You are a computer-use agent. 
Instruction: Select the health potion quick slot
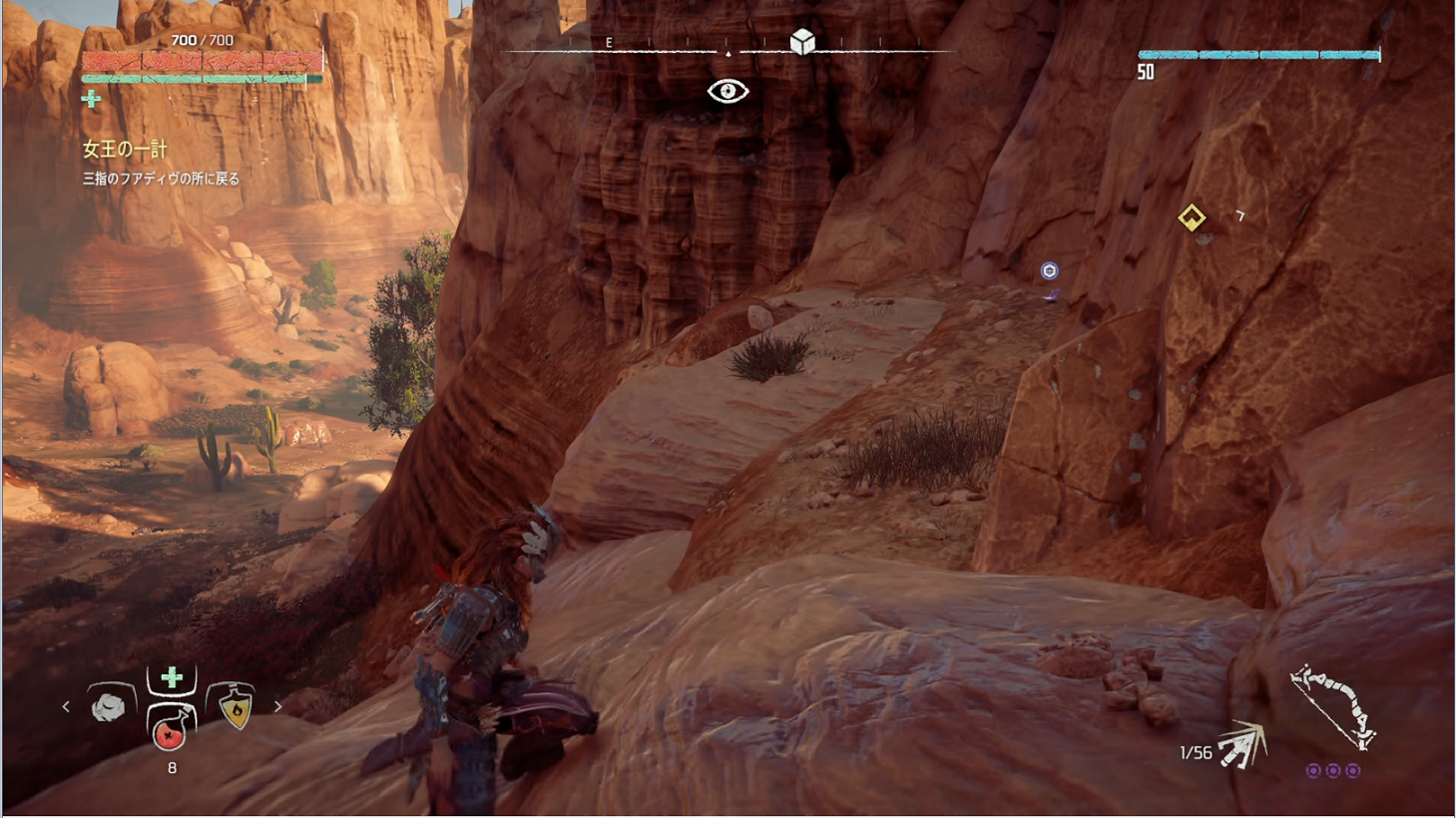pos(171,733)
